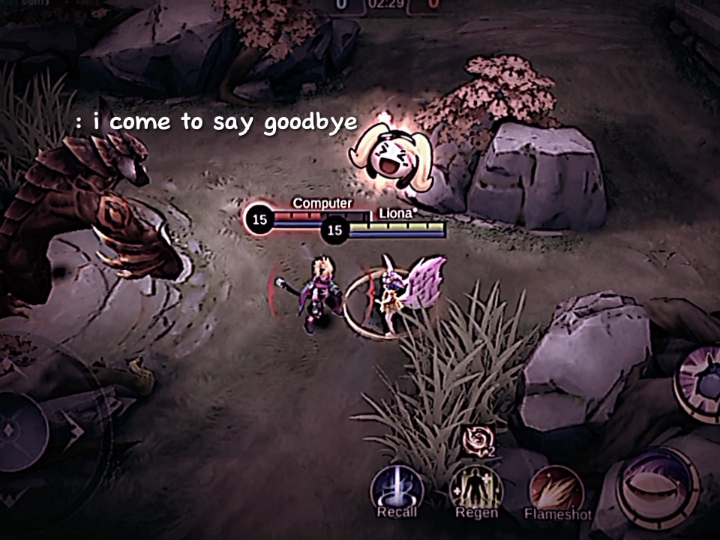Select the small swirl icon above Regen

coord(478,440)
